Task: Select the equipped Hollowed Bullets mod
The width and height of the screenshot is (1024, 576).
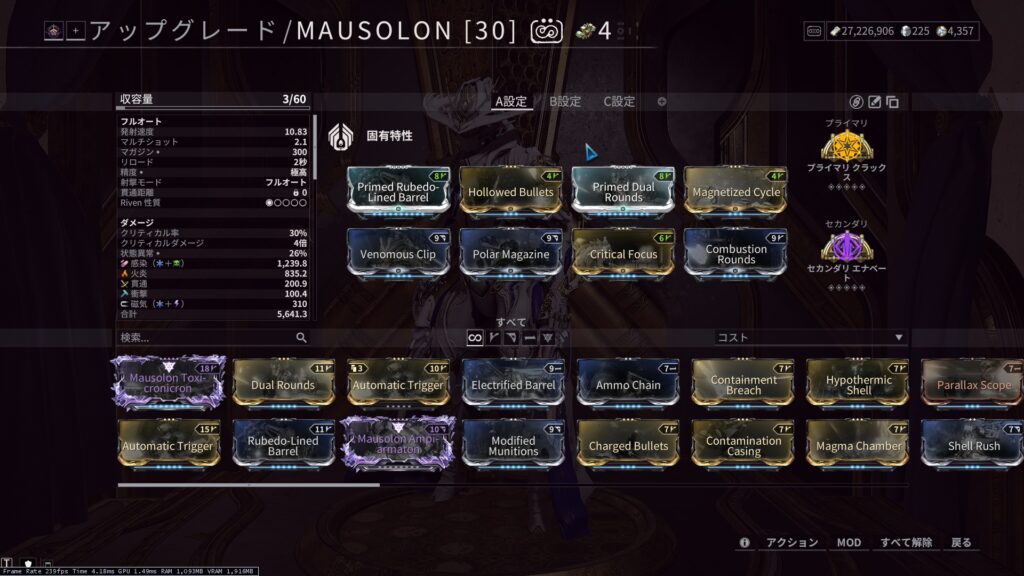Action: click(x=511, y=191)
